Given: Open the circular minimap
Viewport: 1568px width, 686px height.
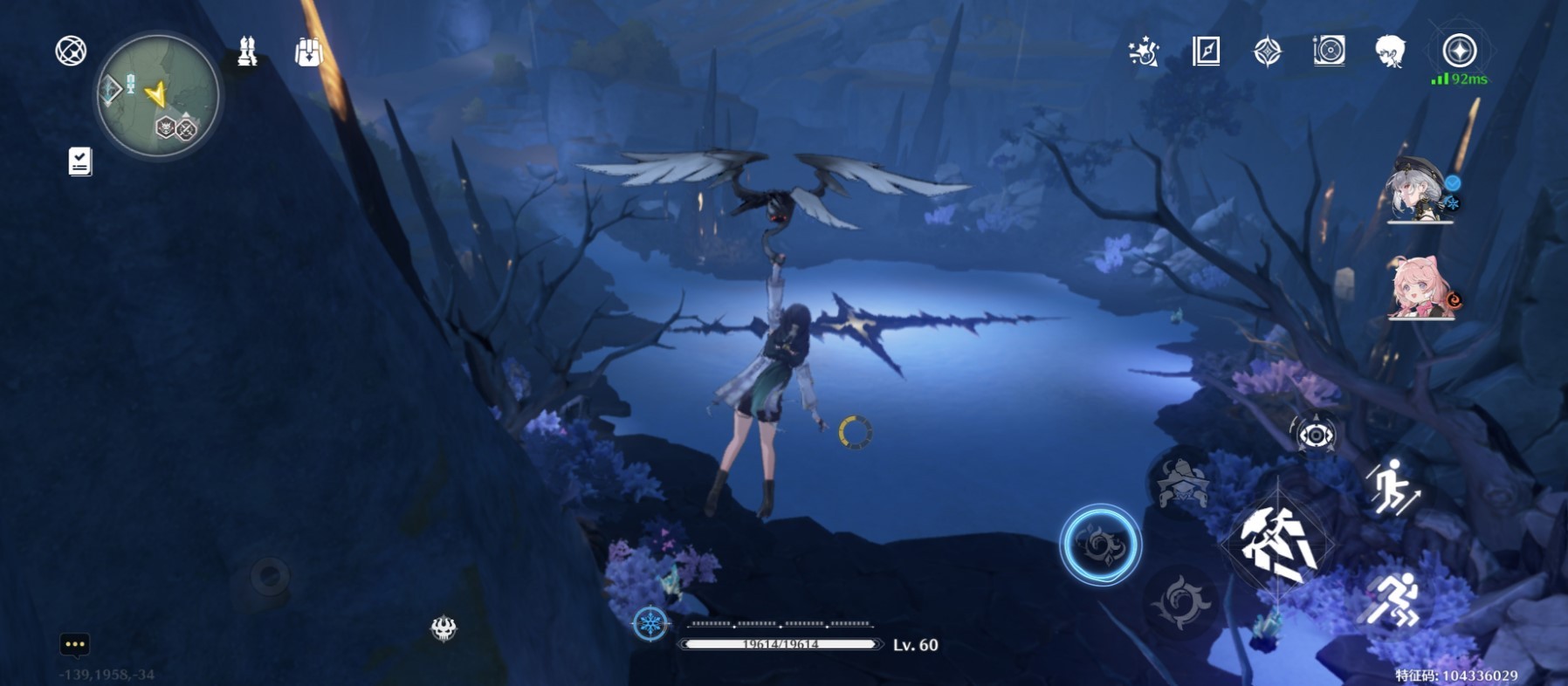Looking at the screenshot, I should coord(158,96).
